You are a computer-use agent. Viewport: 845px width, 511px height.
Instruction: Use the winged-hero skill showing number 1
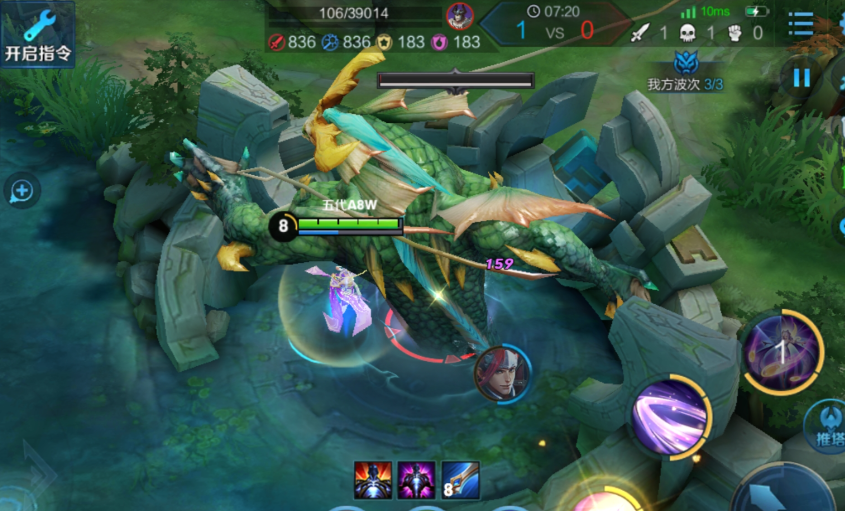click(781, 350)
